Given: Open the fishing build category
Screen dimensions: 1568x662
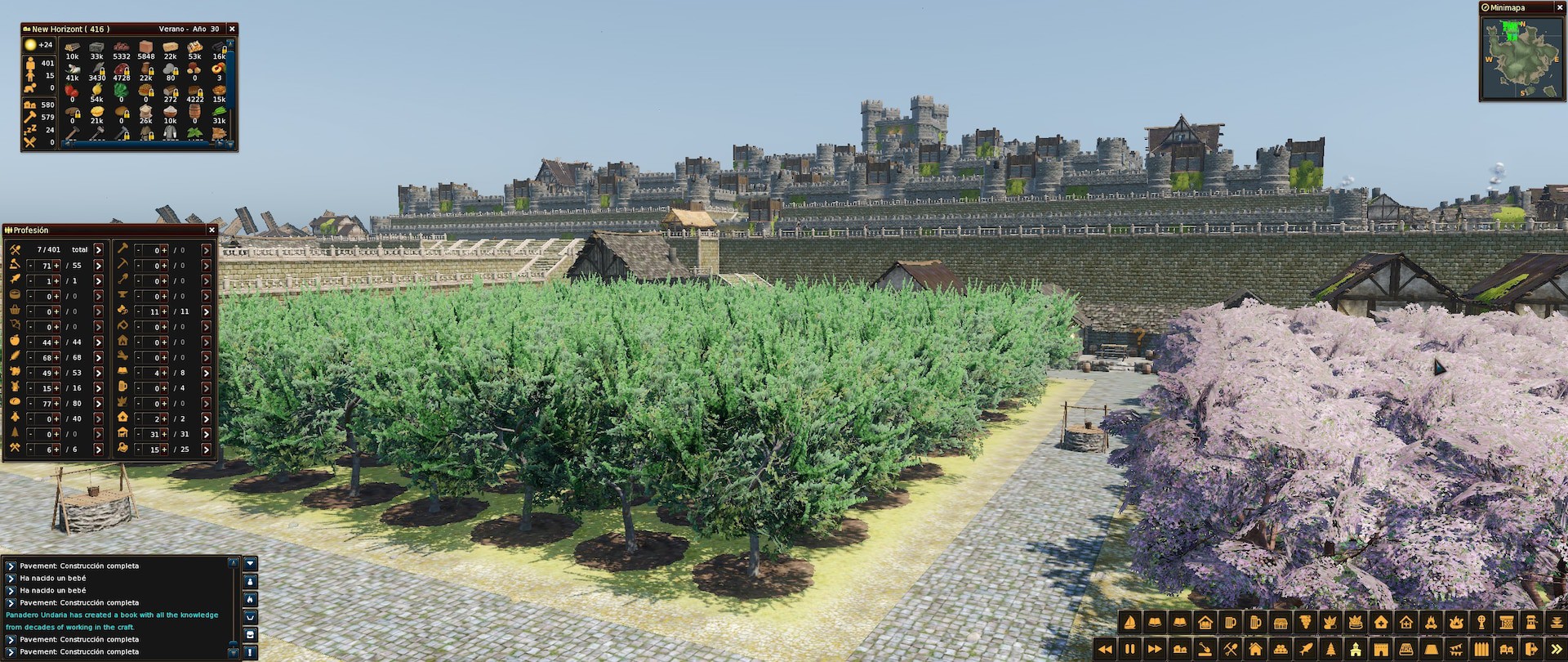Looking at the screenshot, I should (1306, 649).
